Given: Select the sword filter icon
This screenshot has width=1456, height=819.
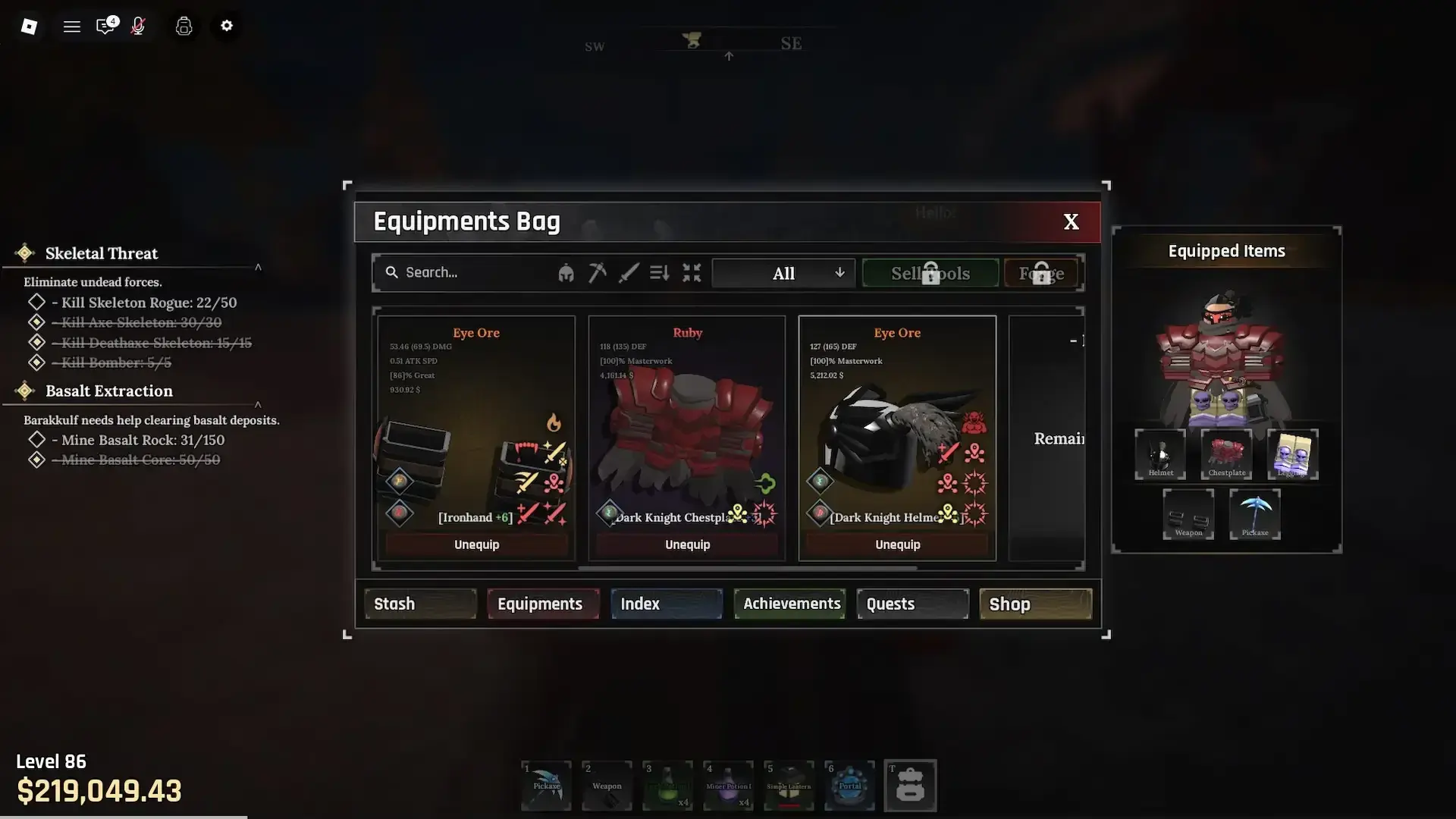Looking at the screenshot, I should tap(628, 273).
